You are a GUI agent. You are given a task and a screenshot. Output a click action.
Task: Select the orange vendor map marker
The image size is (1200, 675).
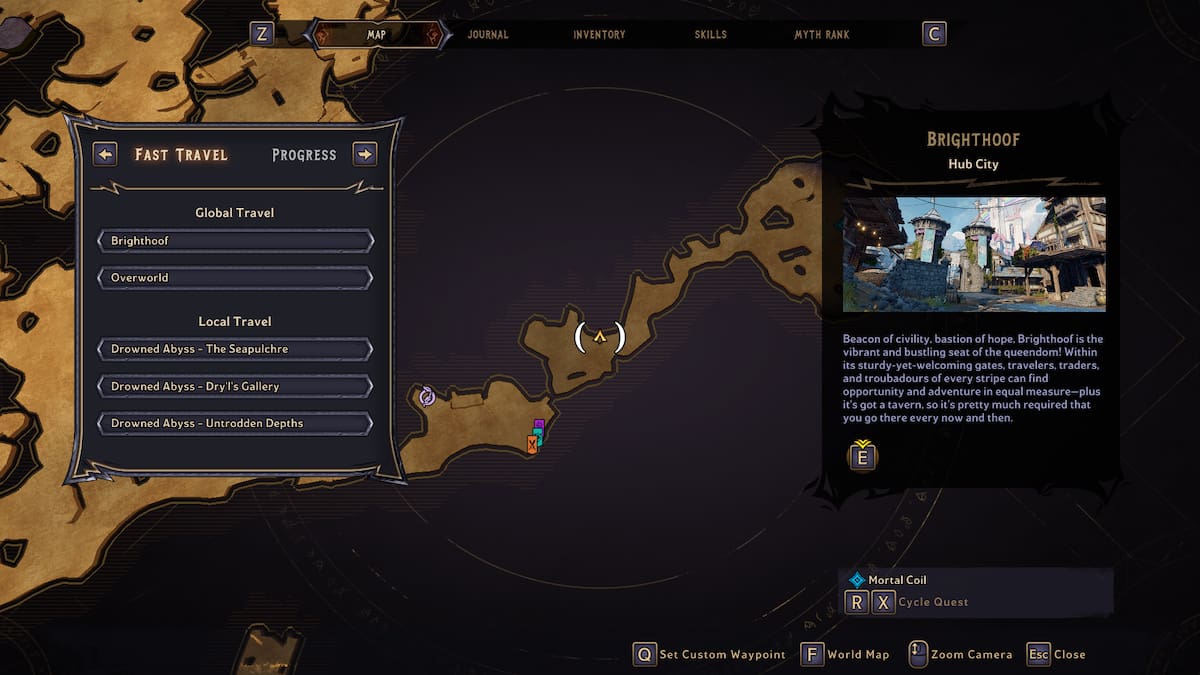point(532,445)
